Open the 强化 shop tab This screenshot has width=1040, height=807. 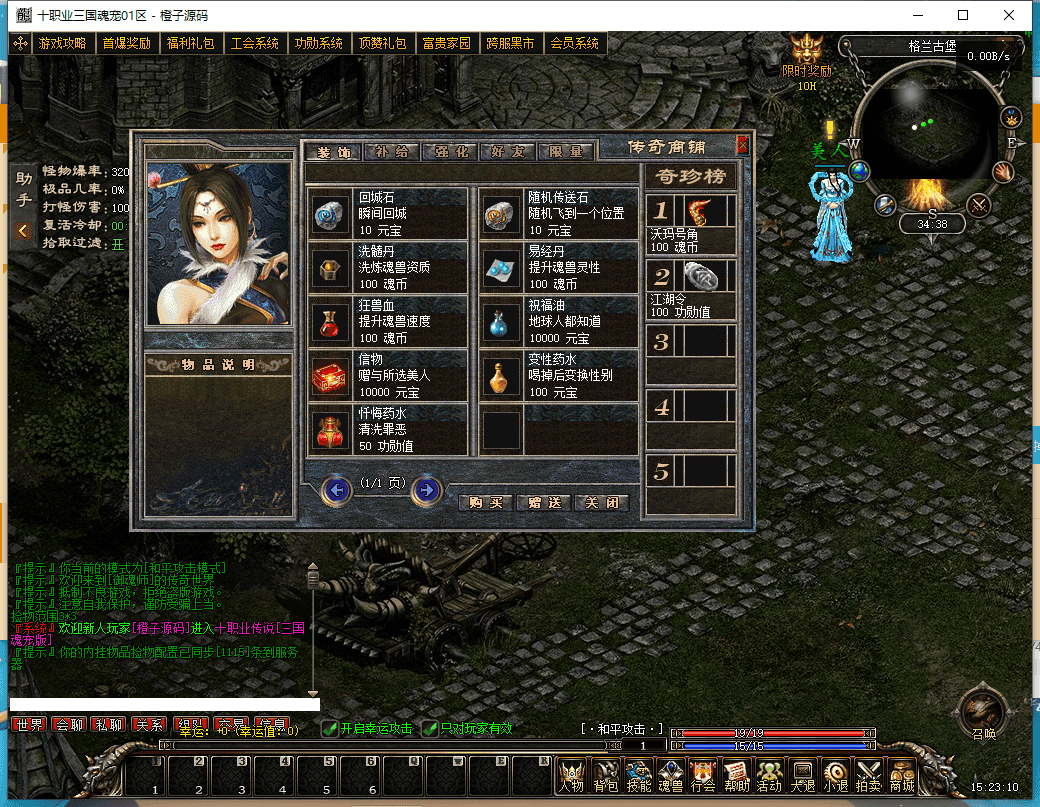point(451,152)
